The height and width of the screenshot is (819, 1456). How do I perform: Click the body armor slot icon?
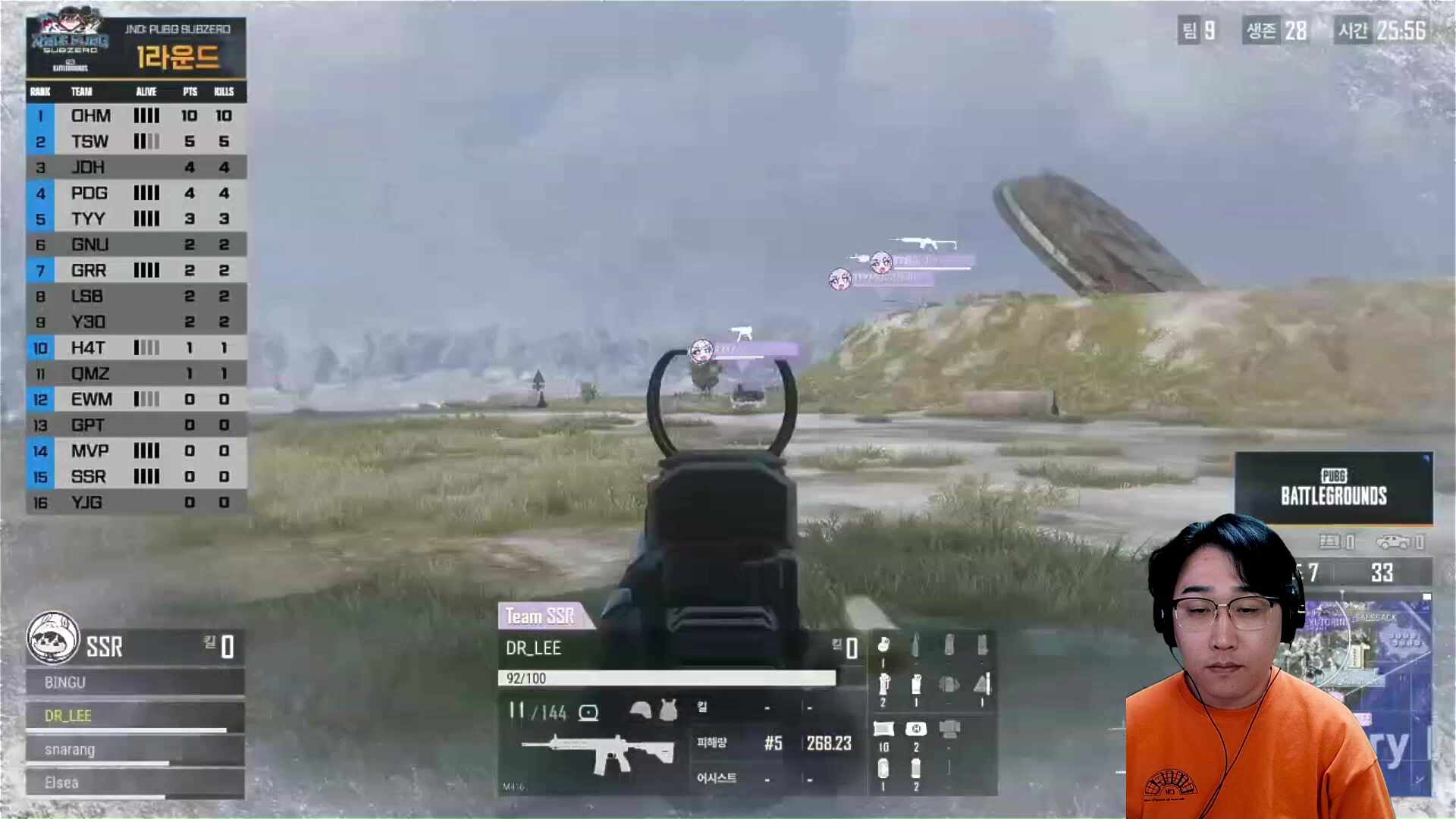click(669, 710)
